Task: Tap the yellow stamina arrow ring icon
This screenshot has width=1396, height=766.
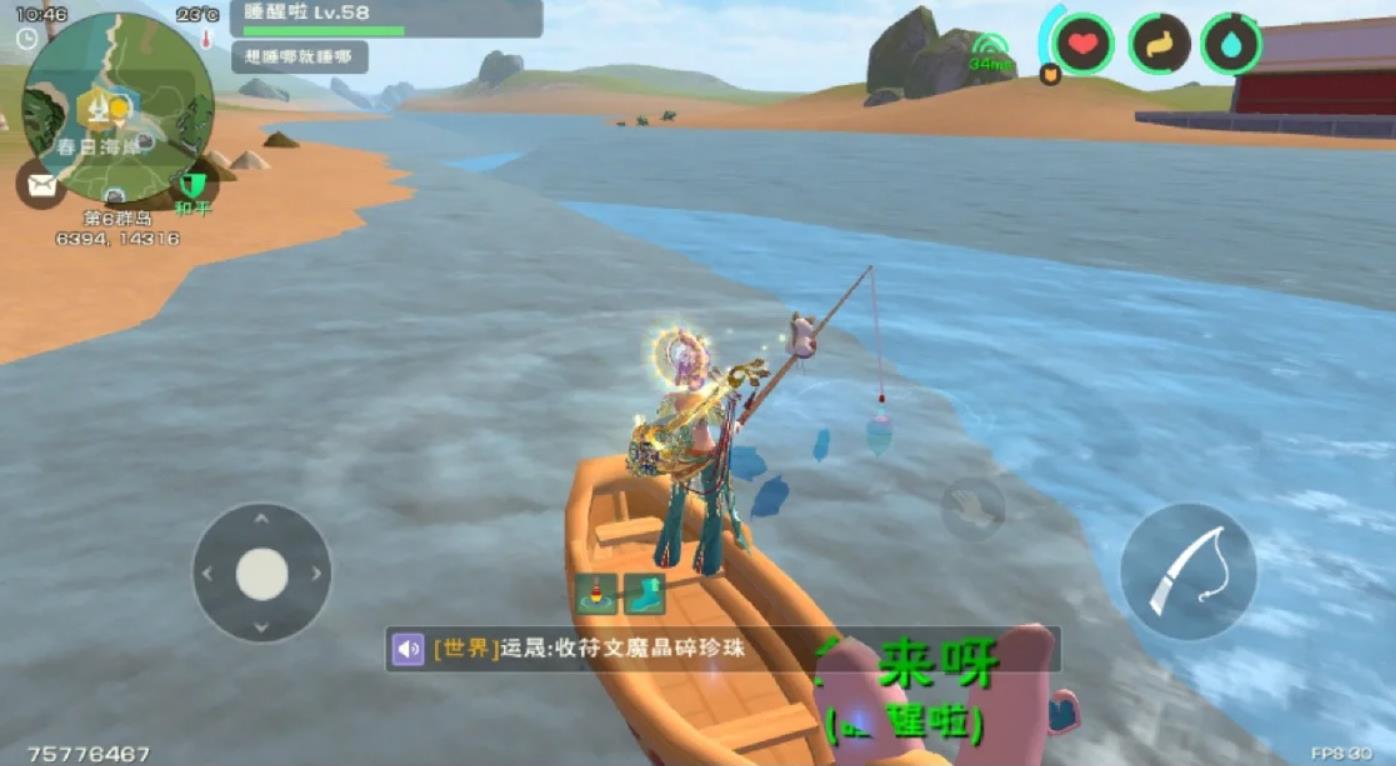Action: tap(1160, 43)
